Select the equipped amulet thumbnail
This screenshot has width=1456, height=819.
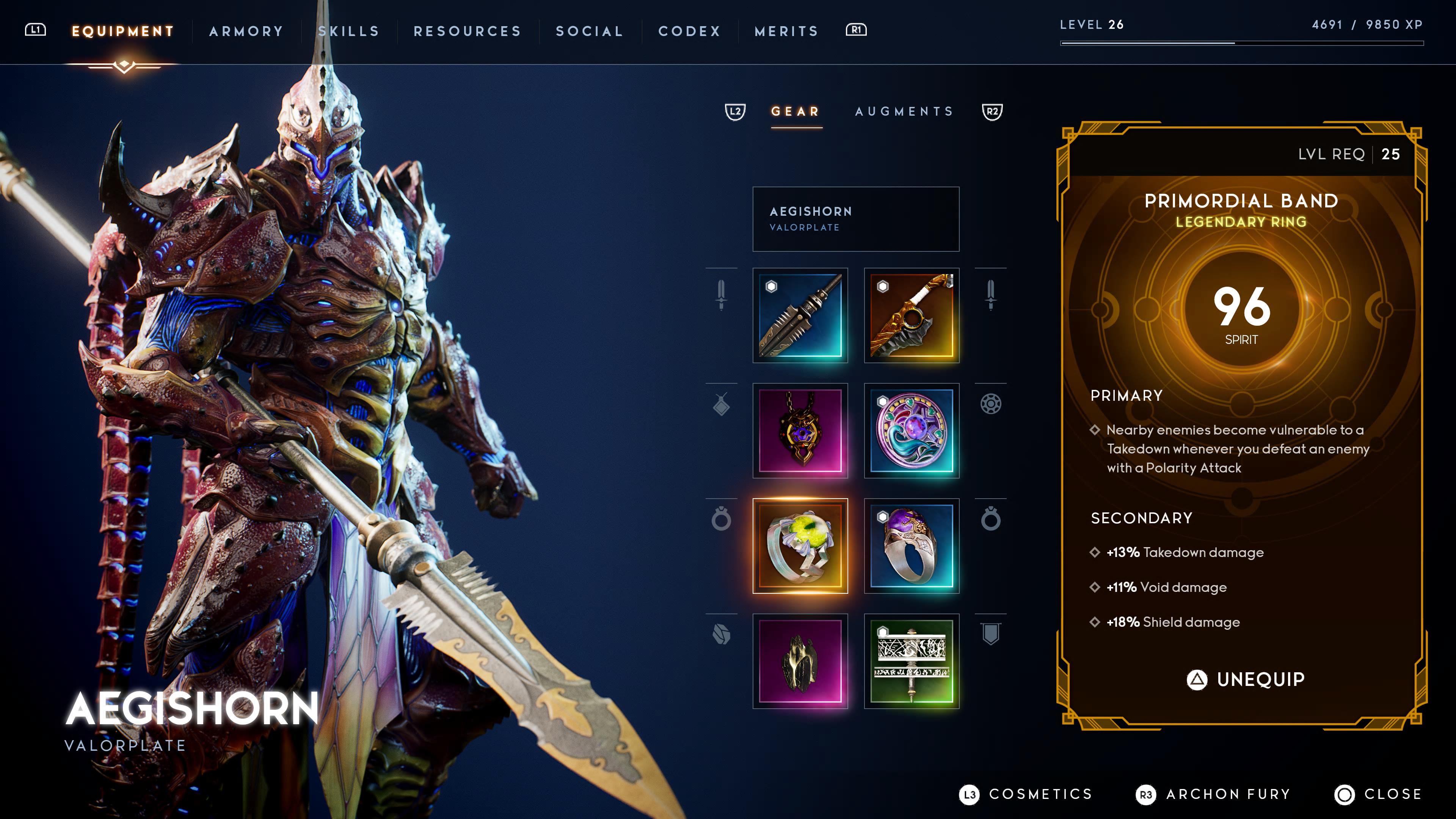800,432
